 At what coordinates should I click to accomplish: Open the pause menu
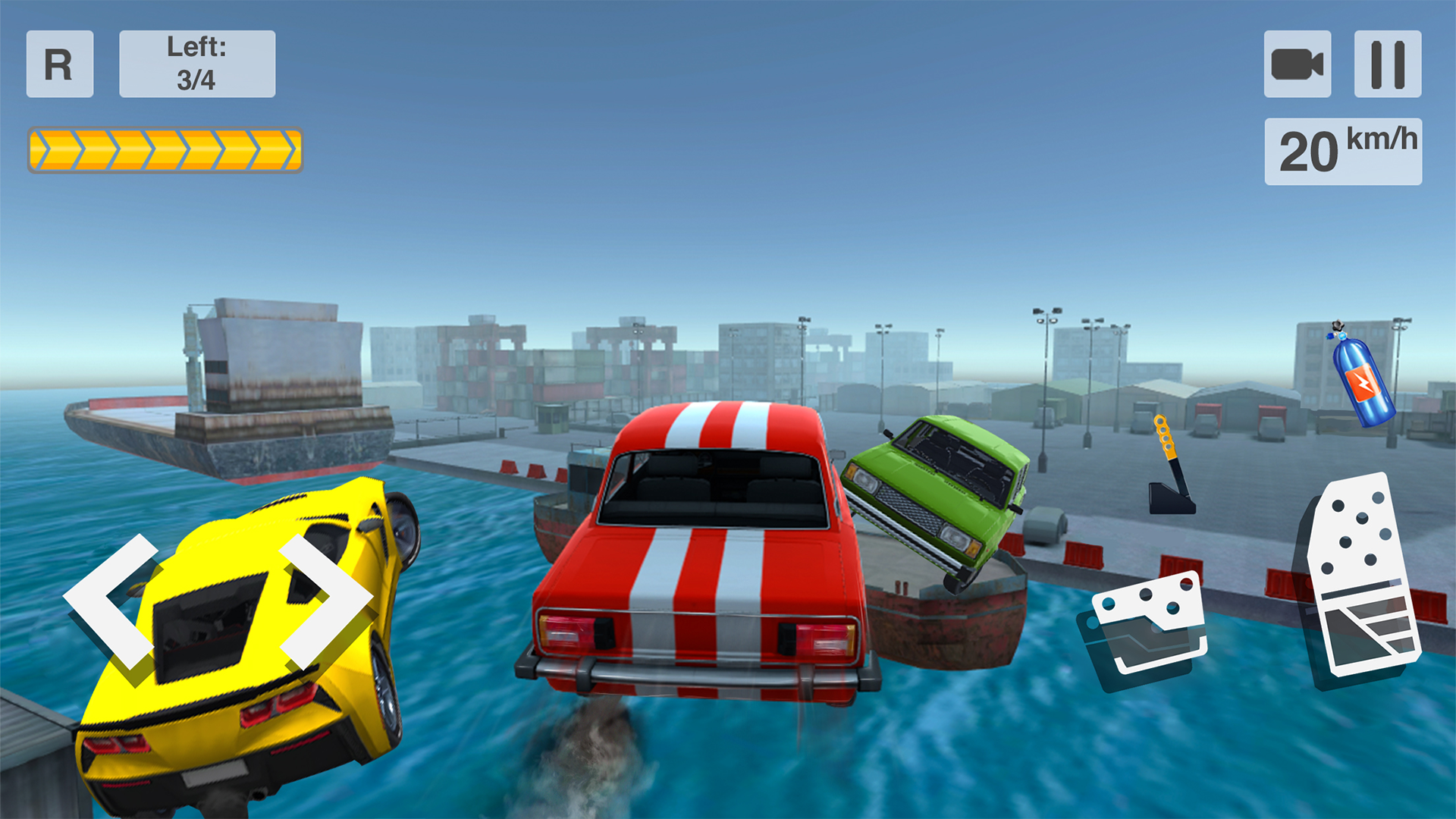[1388, 64]
